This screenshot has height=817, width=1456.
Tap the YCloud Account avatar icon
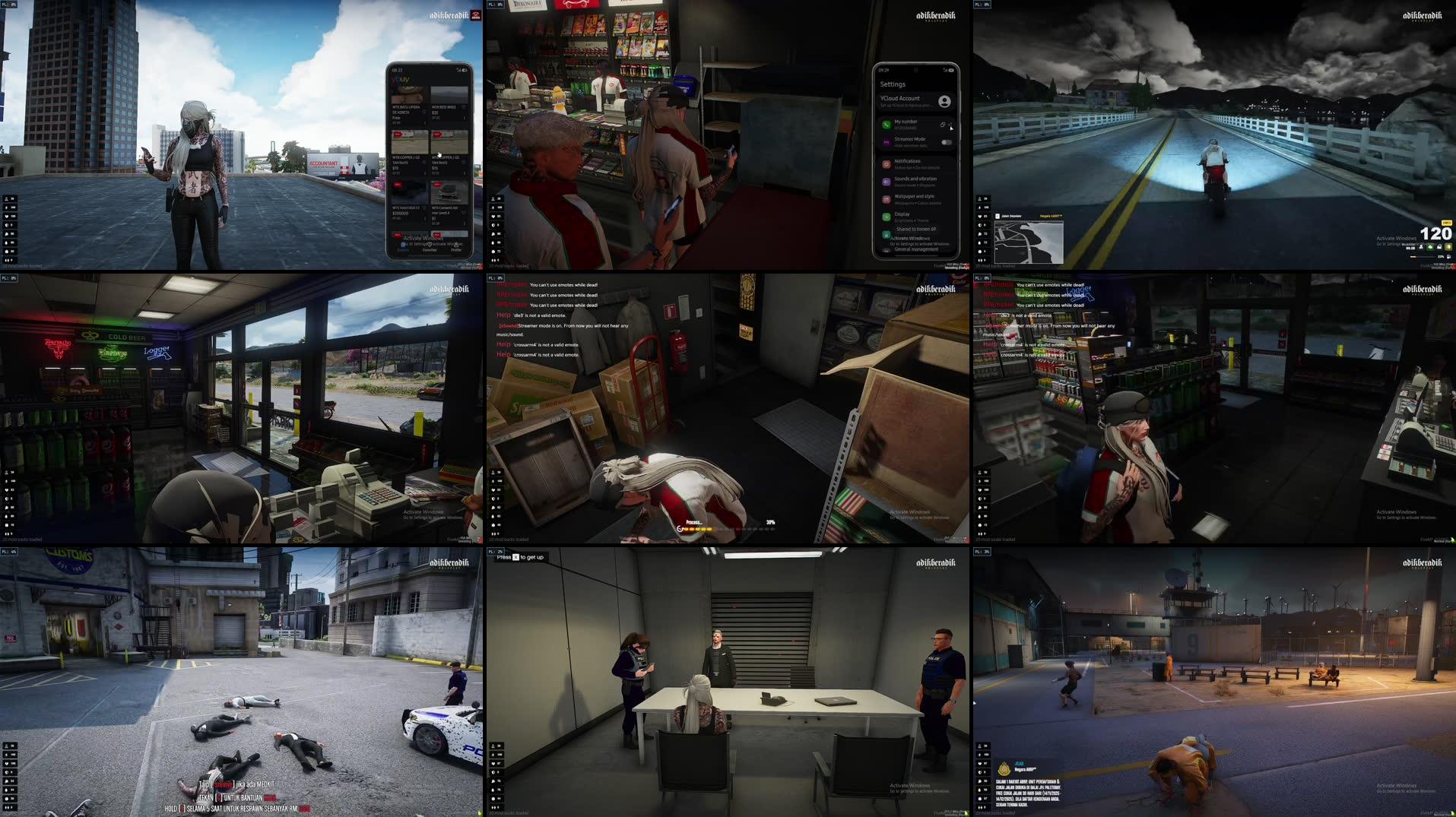coord(944,101)
